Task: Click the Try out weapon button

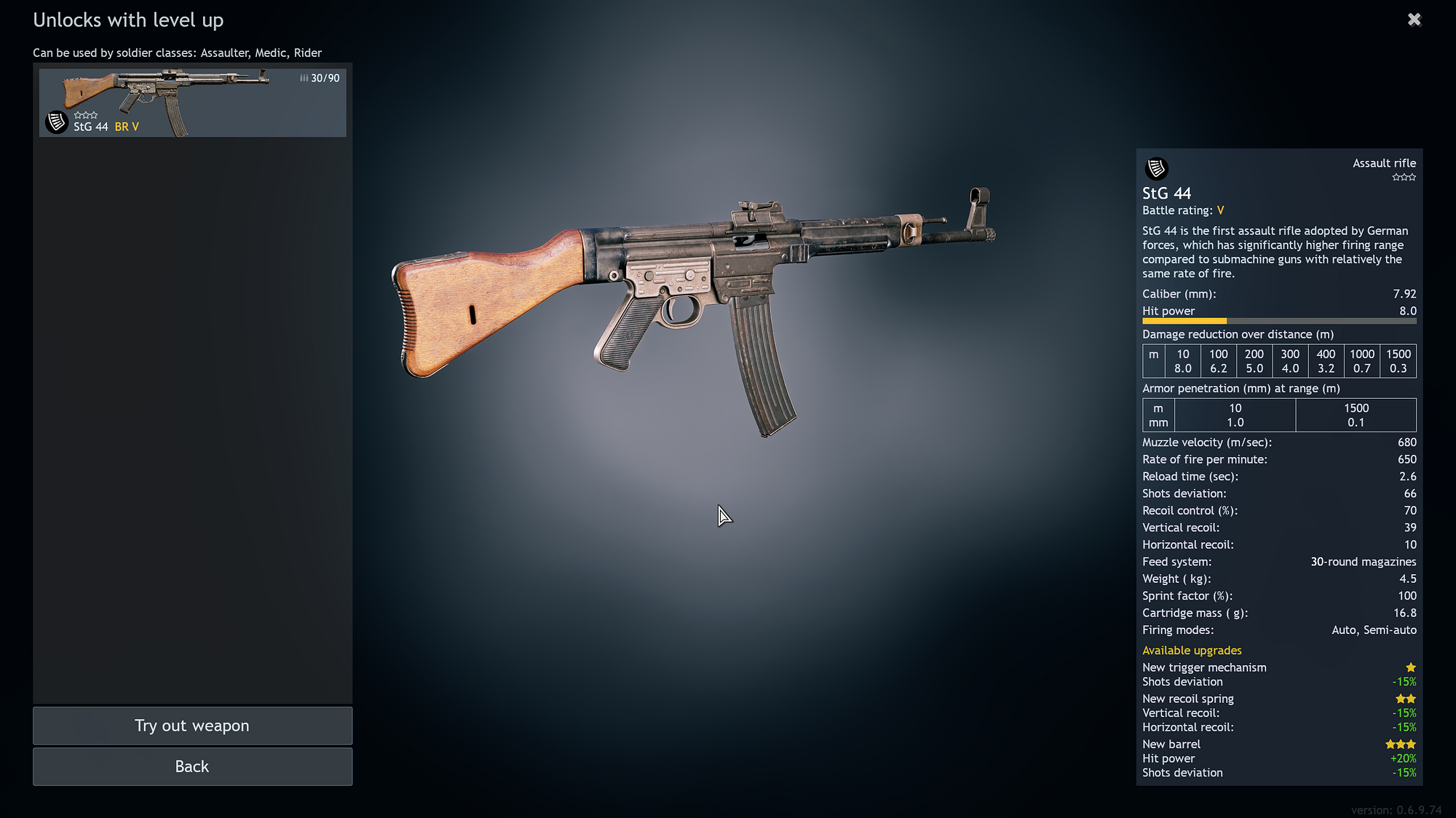Action: point(191,726)
